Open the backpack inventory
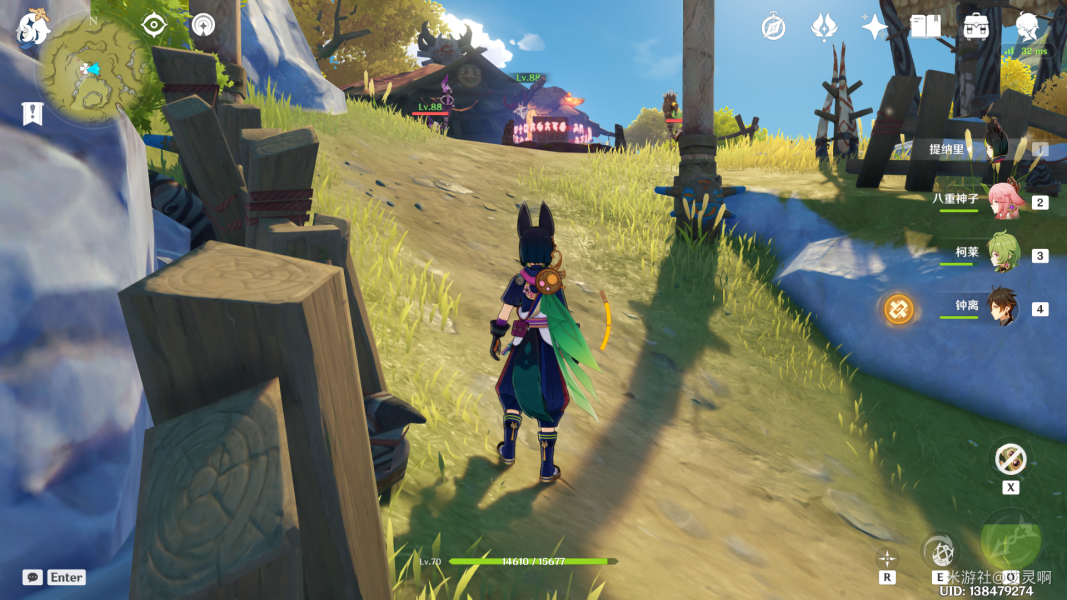 976,27
